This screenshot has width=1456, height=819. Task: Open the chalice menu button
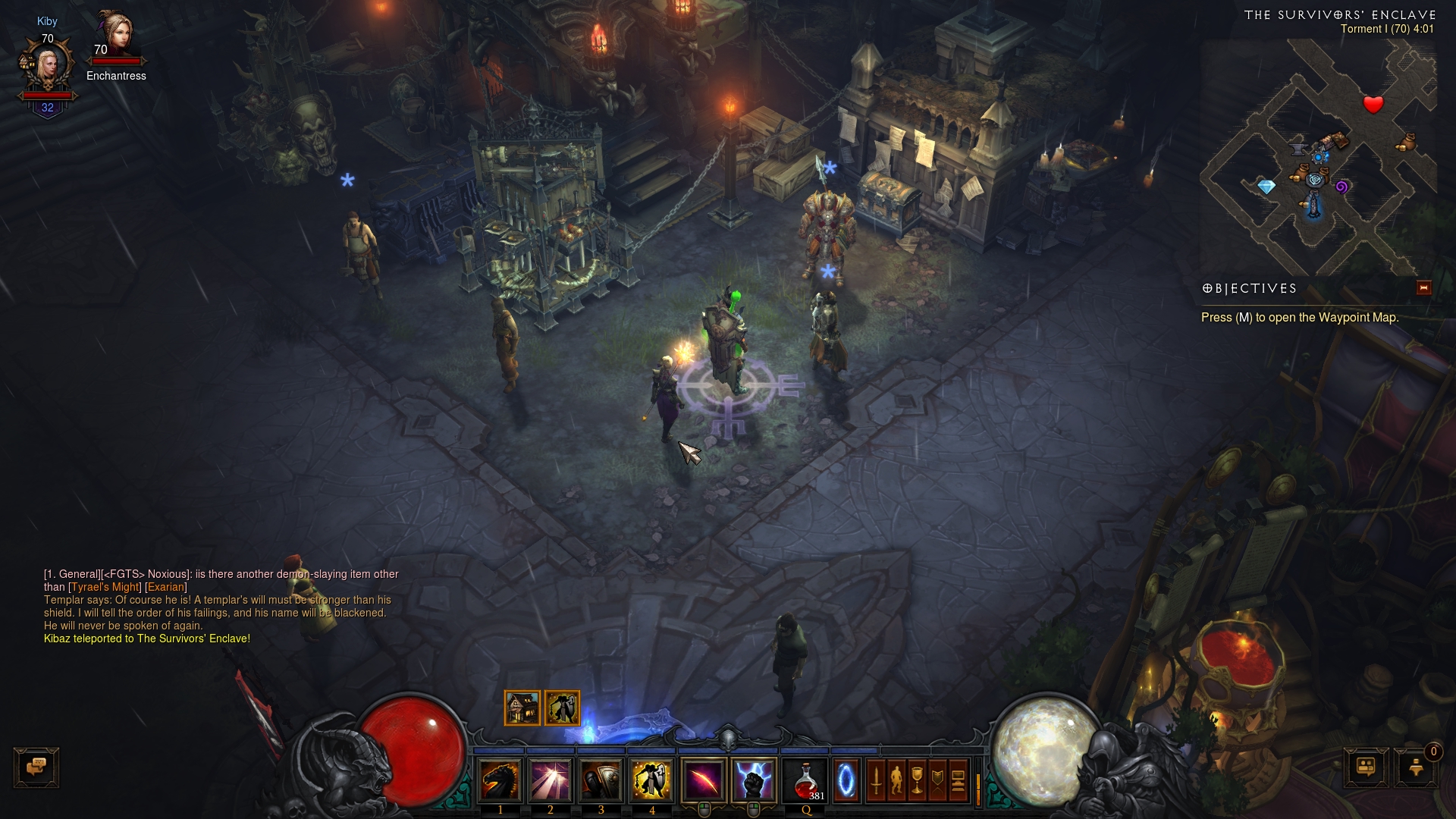point(917,780)
